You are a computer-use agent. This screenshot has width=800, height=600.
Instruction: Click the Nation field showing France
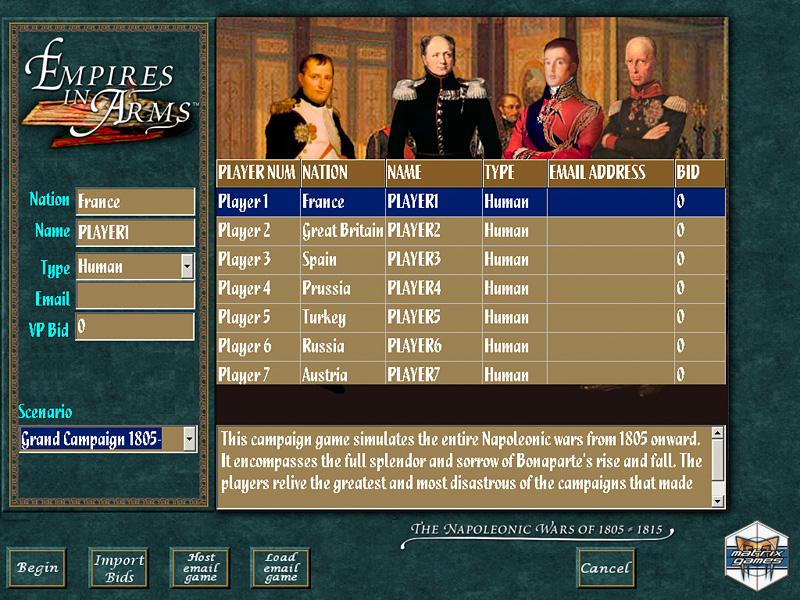135,201
